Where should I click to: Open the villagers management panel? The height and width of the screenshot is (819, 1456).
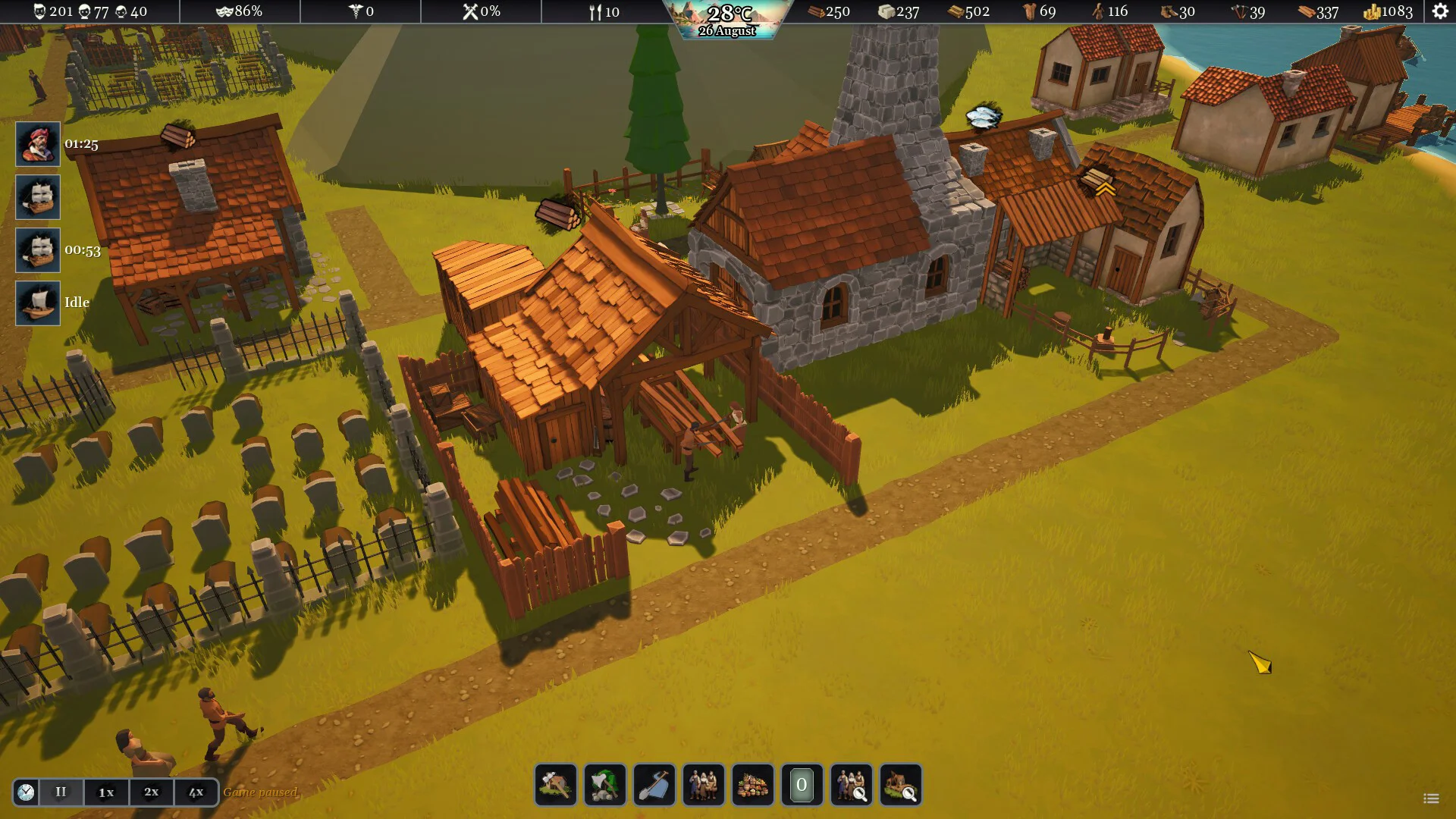tap(704, 785)
